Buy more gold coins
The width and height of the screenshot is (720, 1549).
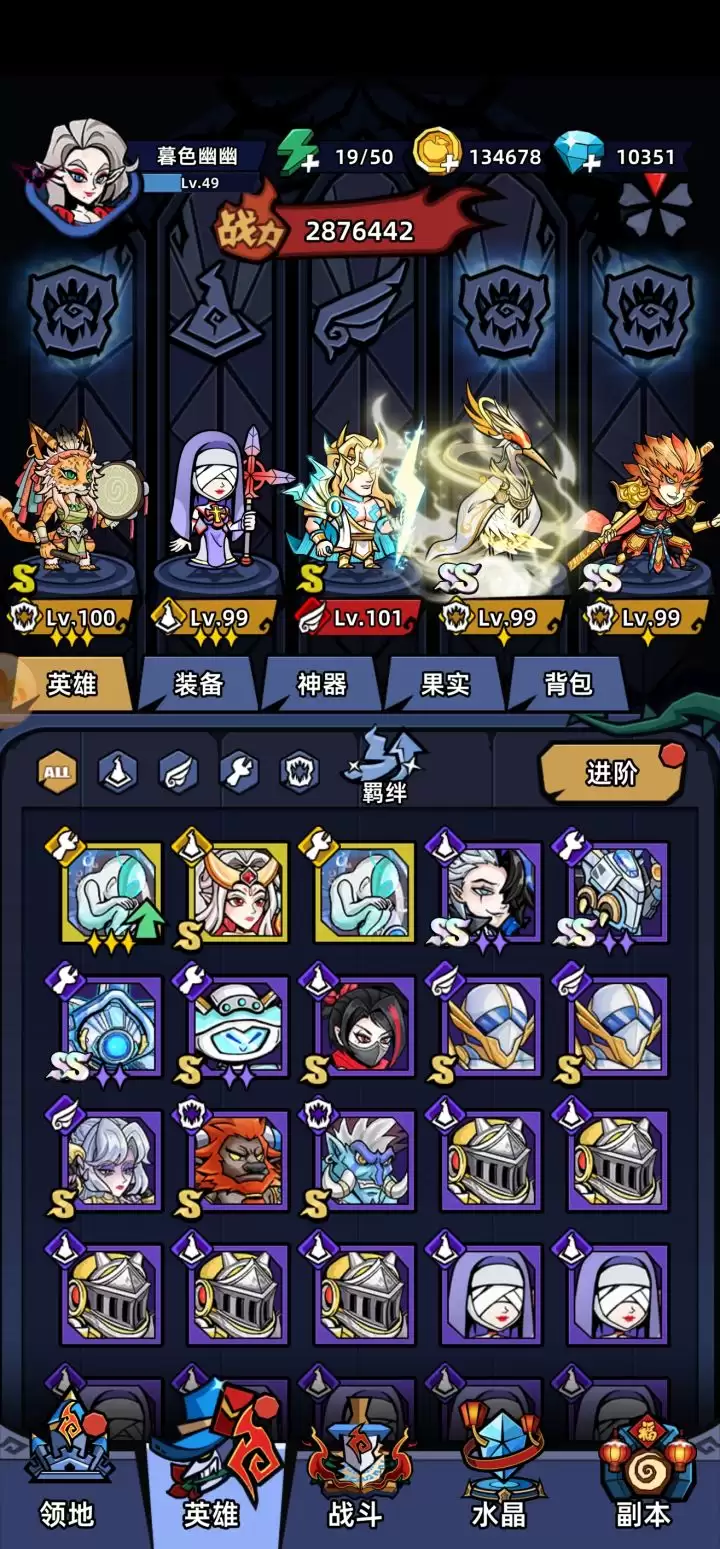click(439, 155)
